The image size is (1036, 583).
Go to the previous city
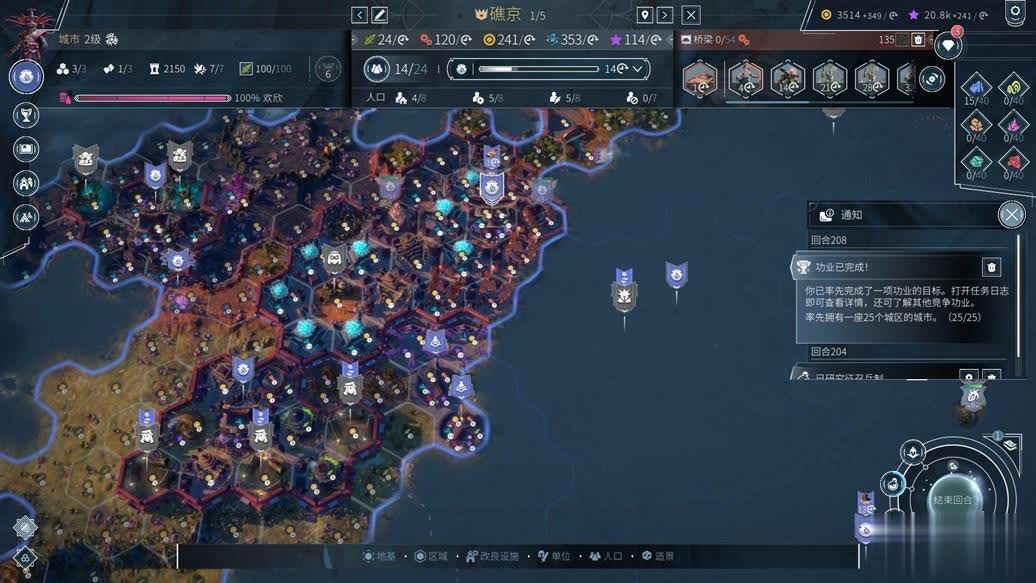[360, 15]
